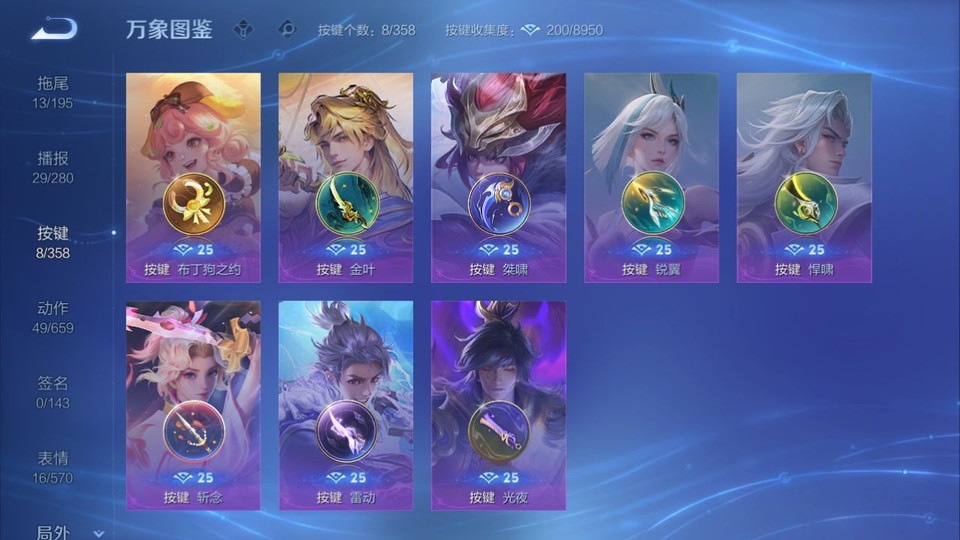
Task: View the 光夜 button skin card
Action: pos(498,405)
